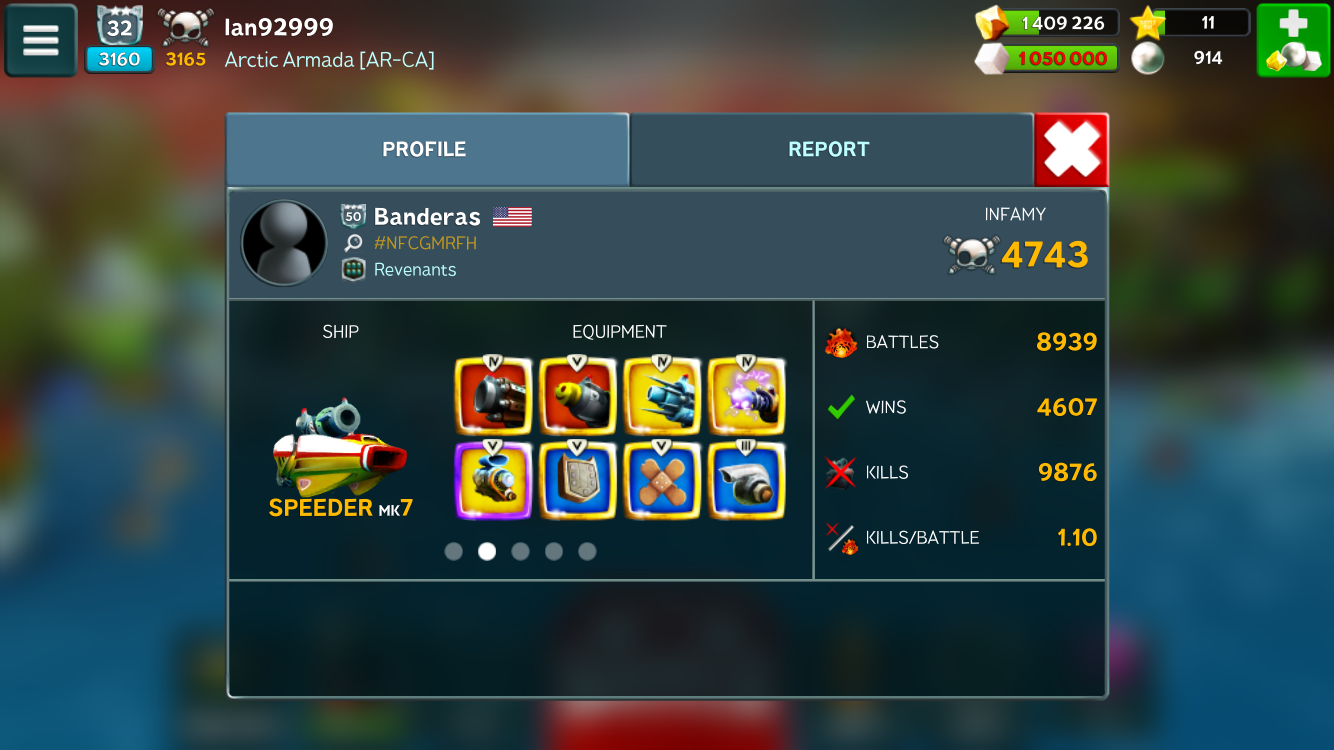Pick the crossed bandage repair item

tap(662, 481)
